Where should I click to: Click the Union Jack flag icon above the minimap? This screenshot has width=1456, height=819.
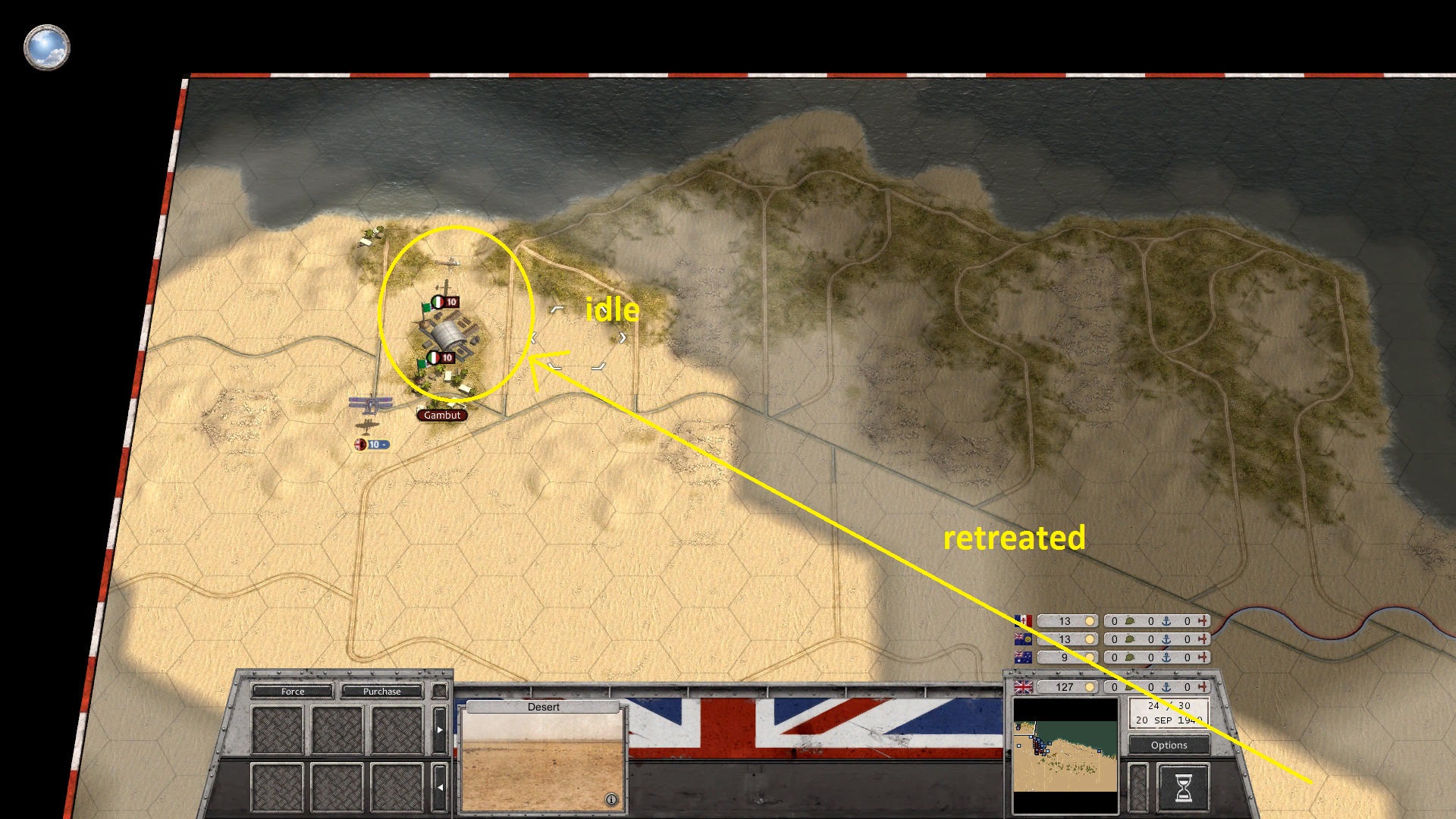pyautogui.click(x=1022, y=686)
